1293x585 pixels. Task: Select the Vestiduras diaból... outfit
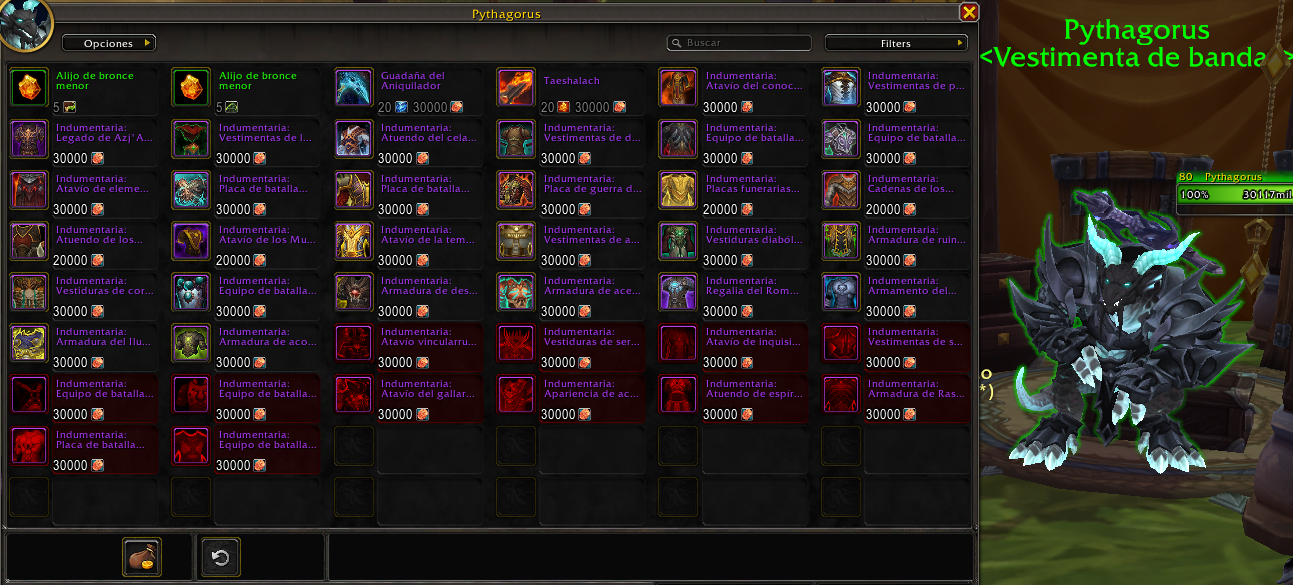[x=678, y=242]
